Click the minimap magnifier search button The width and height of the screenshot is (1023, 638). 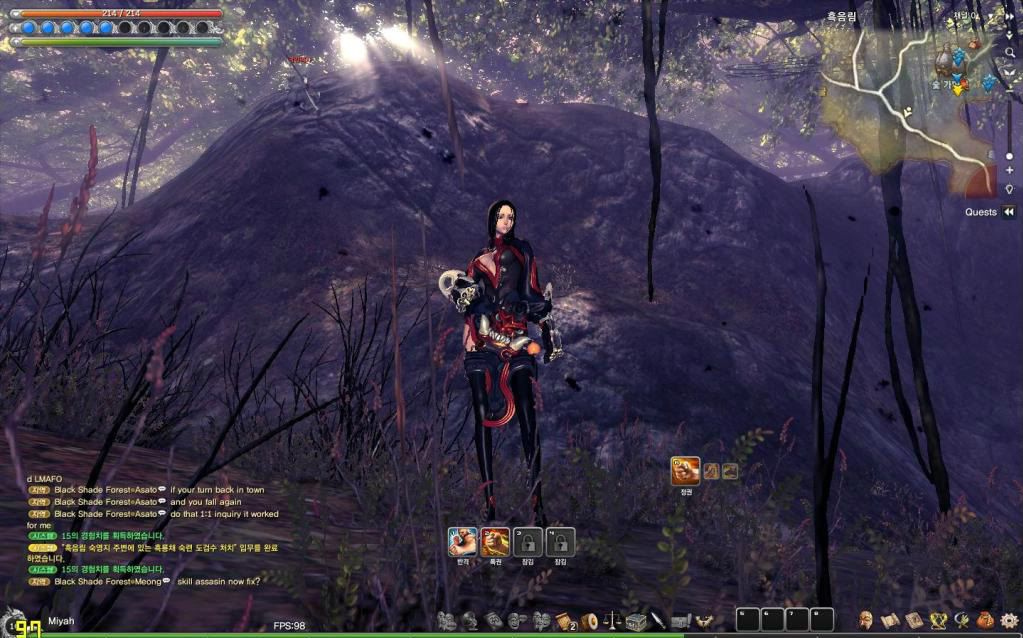(1009, 51)
